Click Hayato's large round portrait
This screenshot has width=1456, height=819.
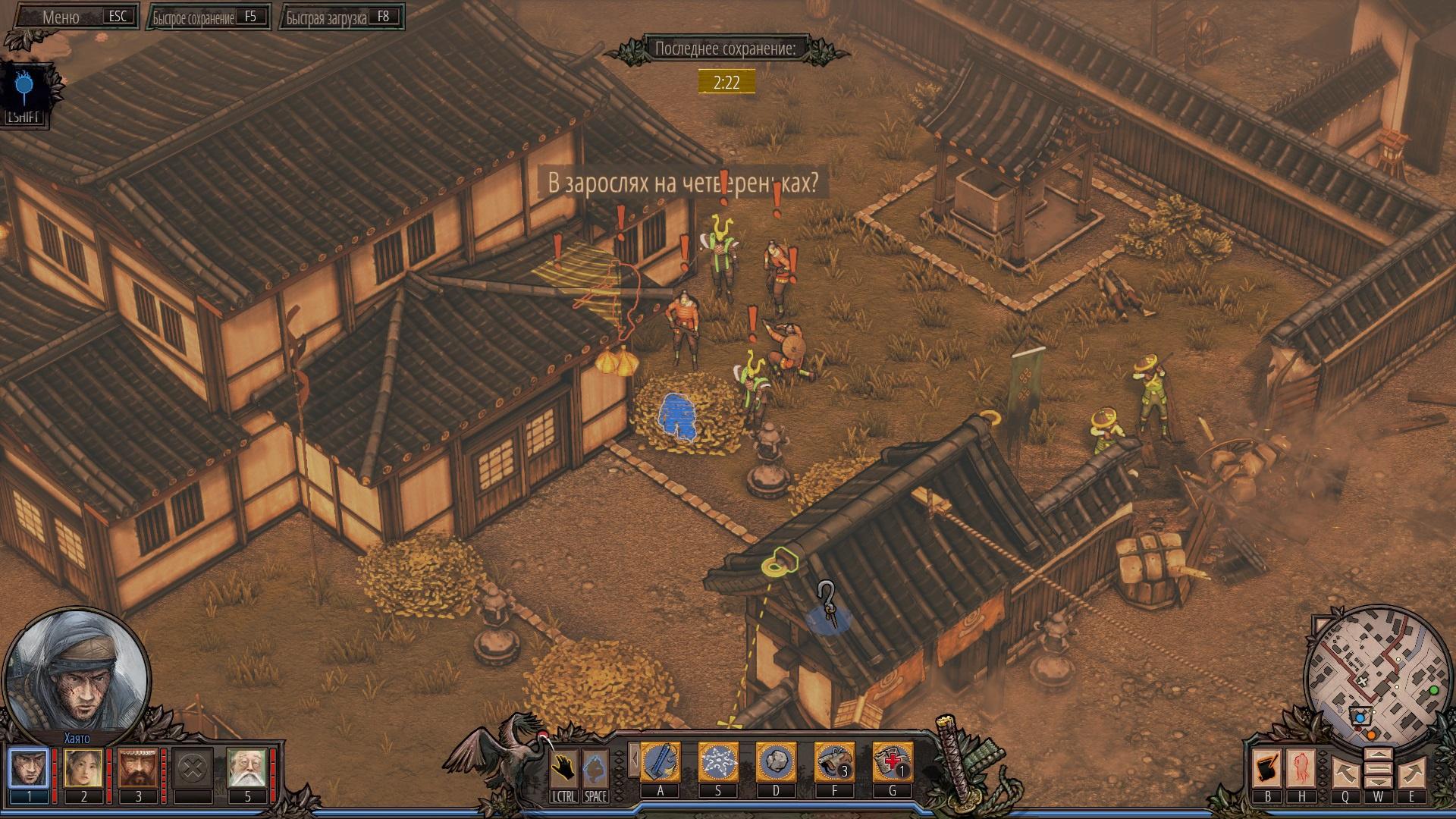[77, 673]
